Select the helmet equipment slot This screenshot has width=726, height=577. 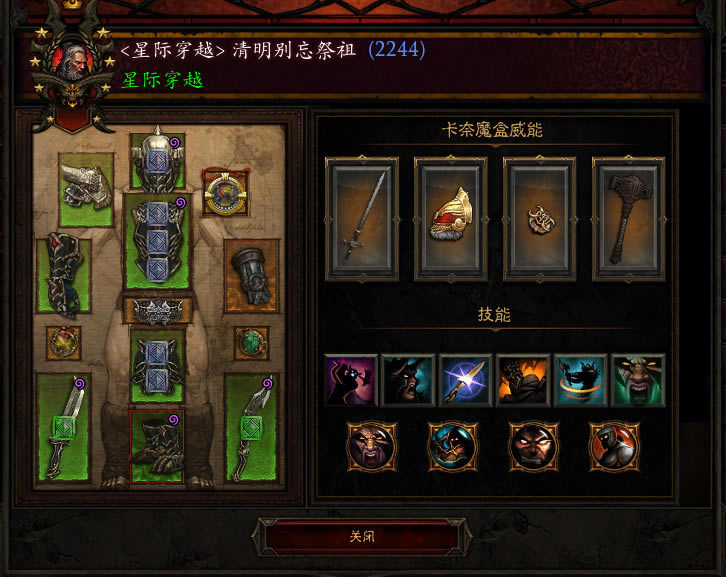[157, 162]
